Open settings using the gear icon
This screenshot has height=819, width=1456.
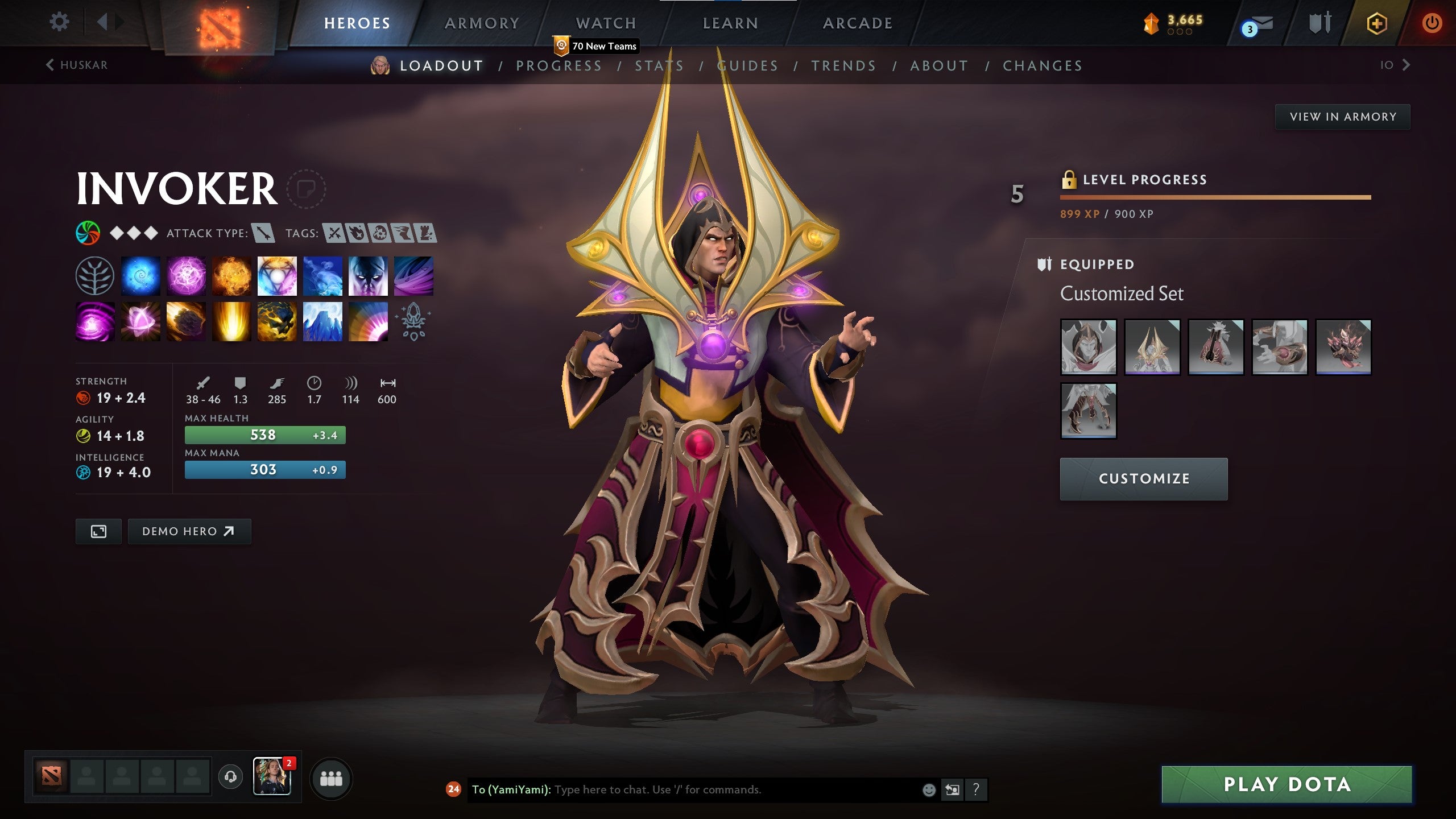click(x=59, y=21)
